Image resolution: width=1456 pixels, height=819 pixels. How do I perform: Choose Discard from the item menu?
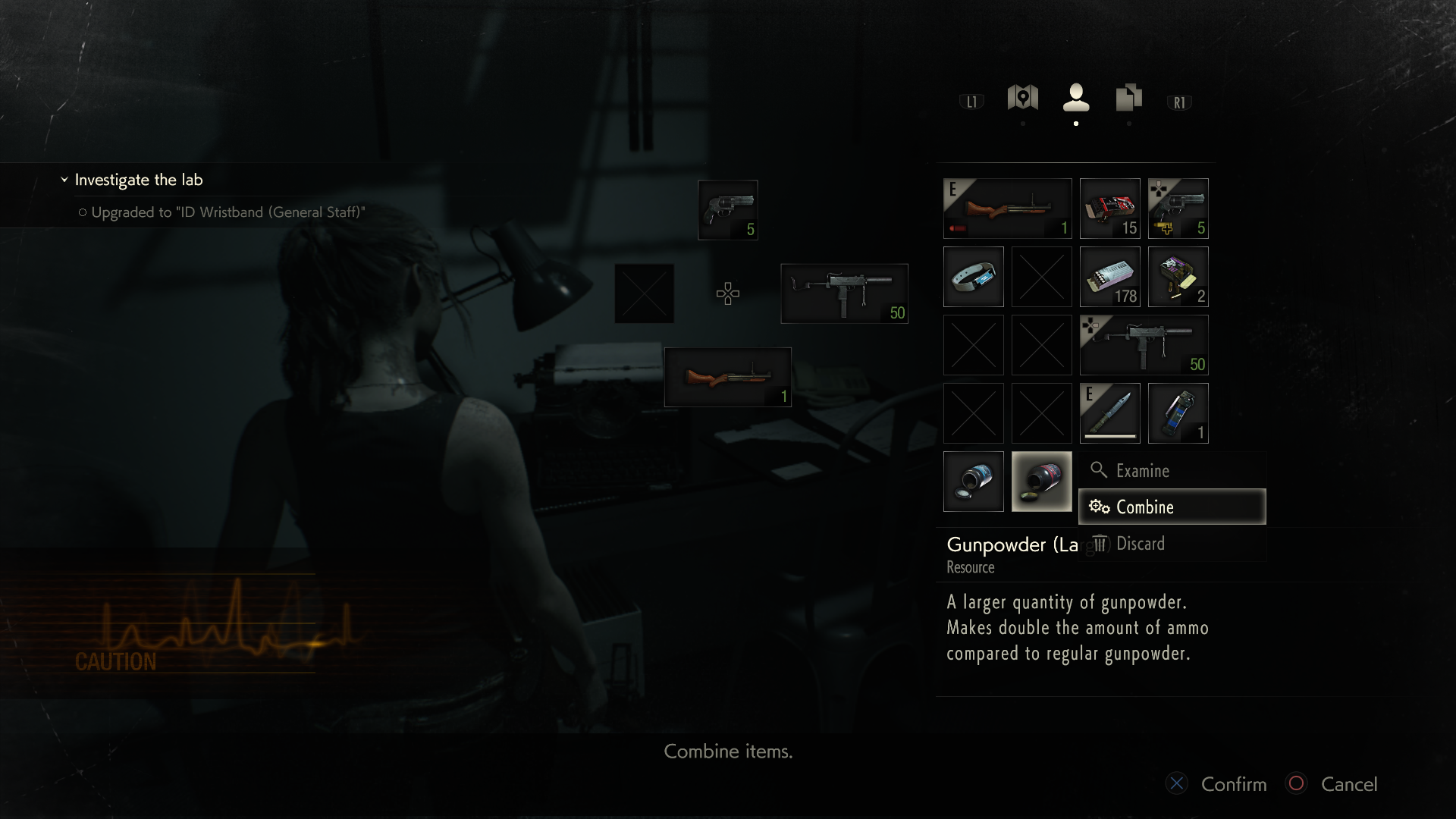(x=1141, y=543)
